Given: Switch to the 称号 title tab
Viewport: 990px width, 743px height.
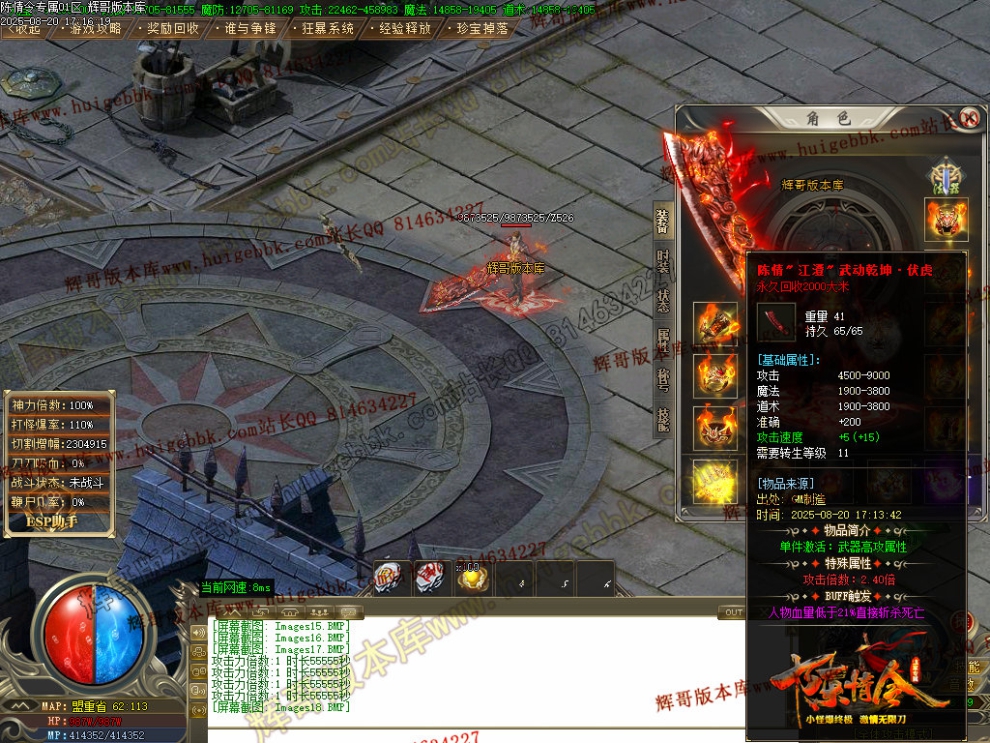Looking at the screenshot, I should pos(662,378).
